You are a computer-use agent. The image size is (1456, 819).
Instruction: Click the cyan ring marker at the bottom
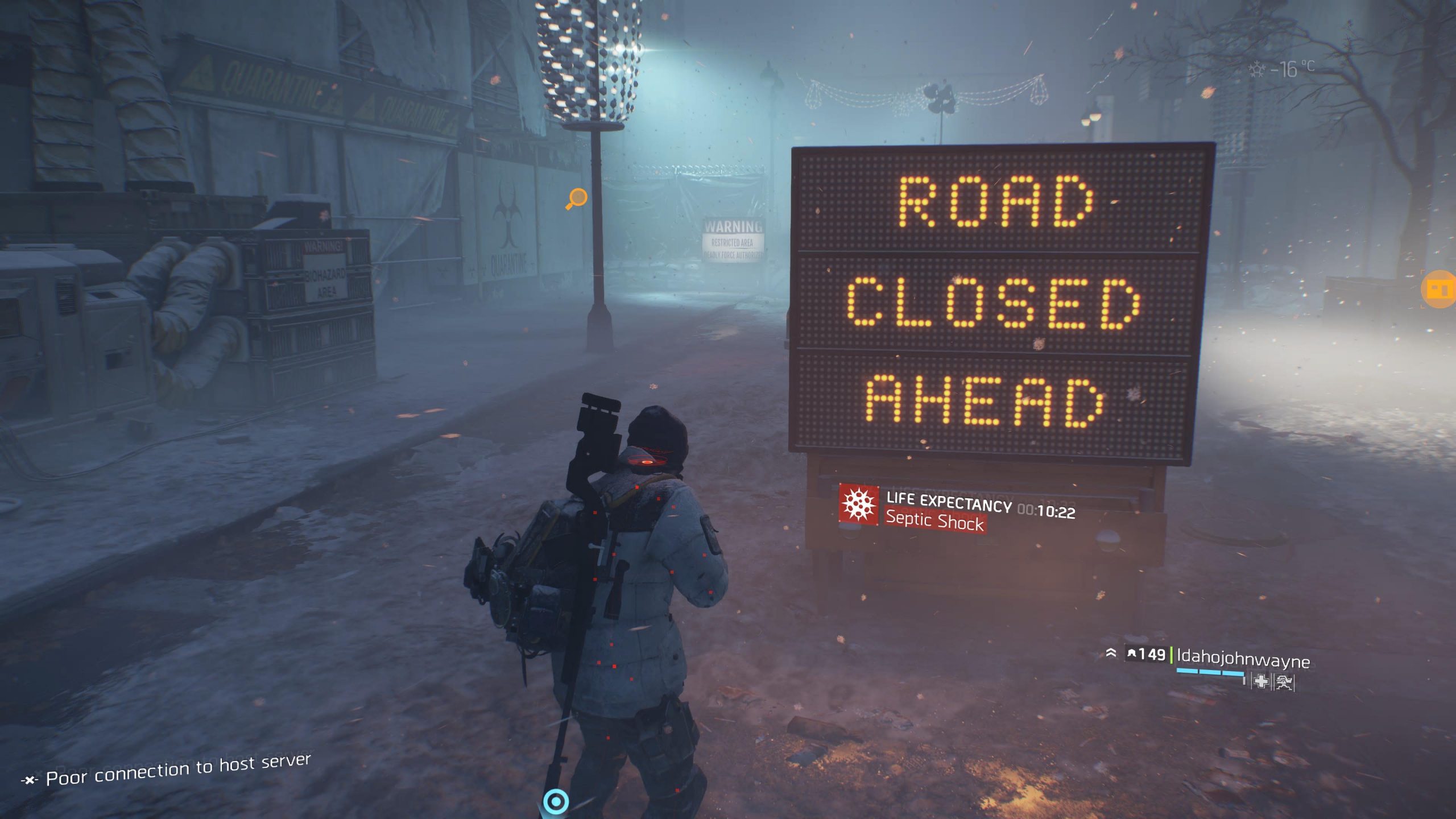tap(556, 802)
